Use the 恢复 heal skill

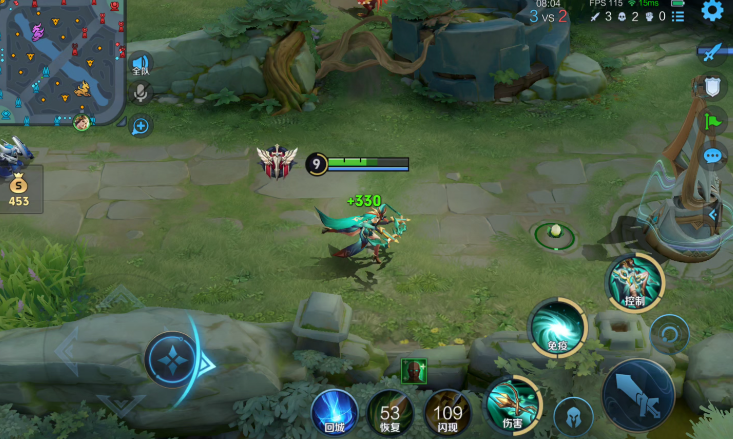point(390,412)
